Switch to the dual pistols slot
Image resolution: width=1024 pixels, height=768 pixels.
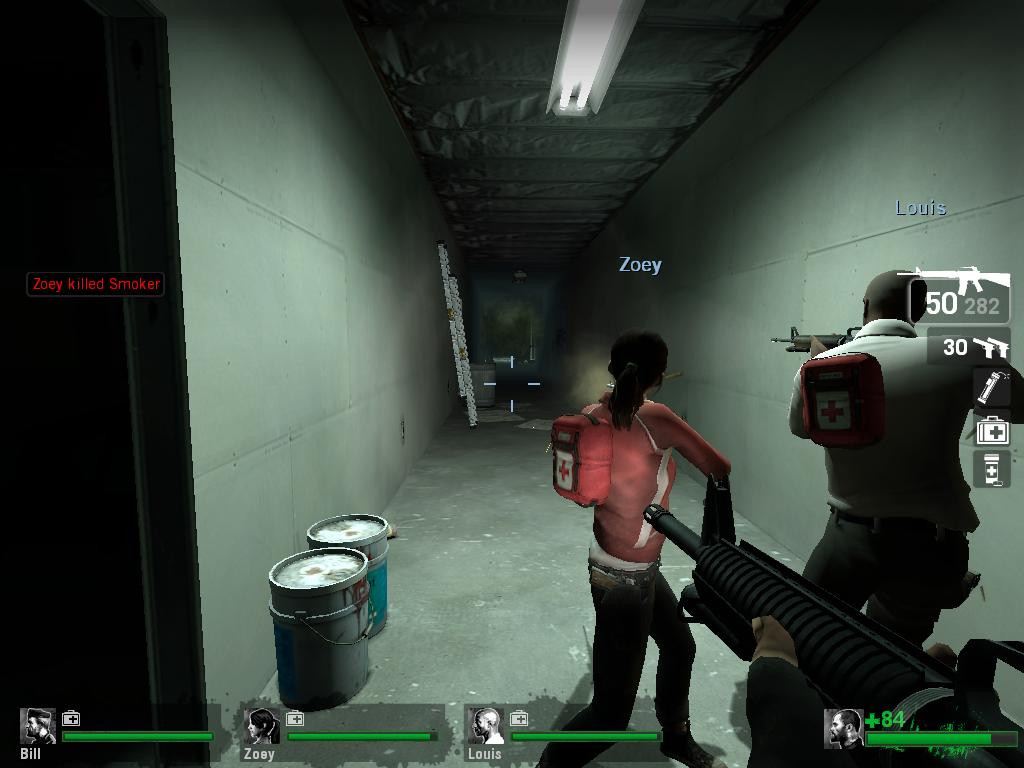(x=969, y=347)
